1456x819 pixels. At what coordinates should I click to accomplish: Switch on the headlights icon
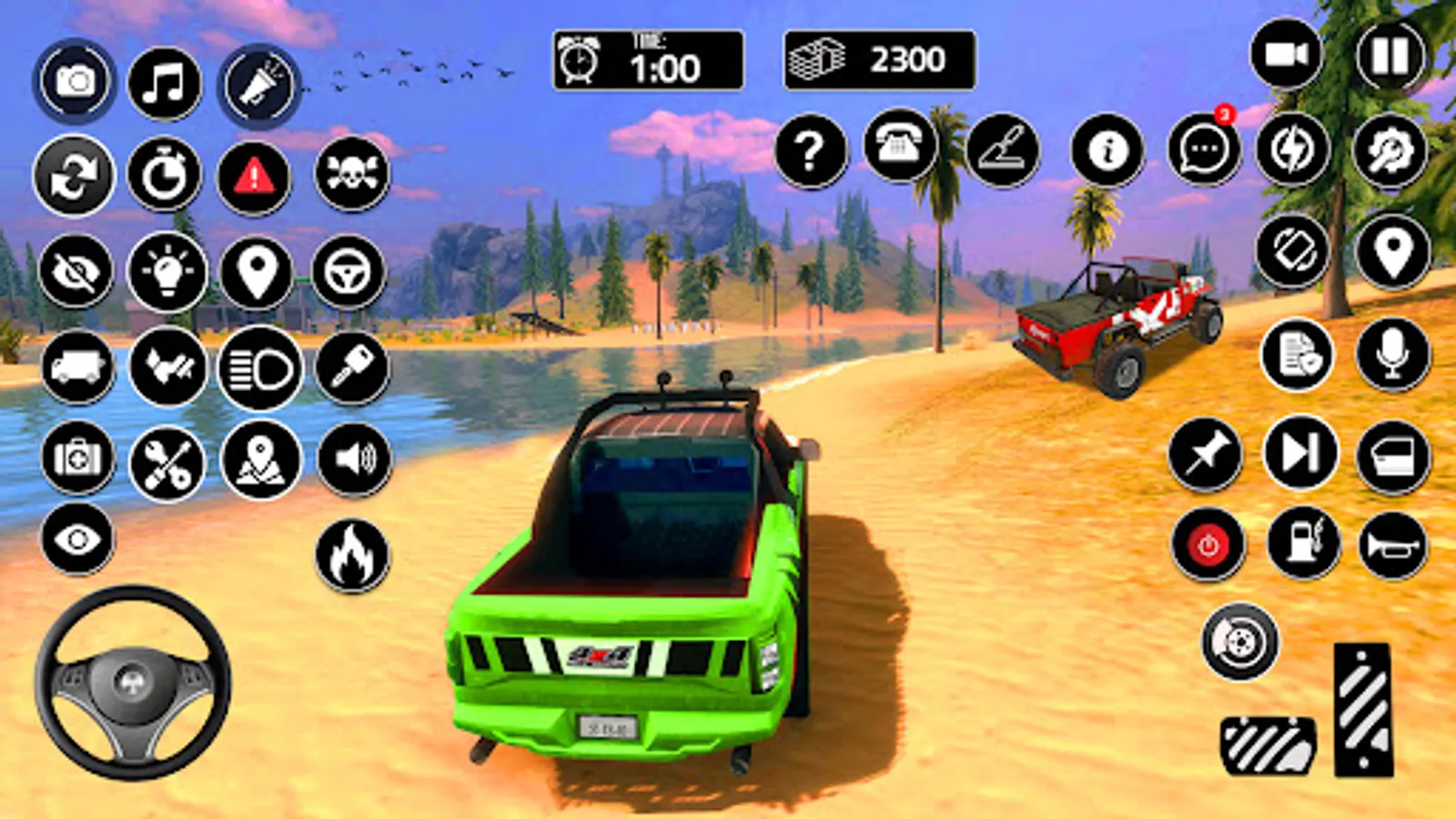coord(260,369)
